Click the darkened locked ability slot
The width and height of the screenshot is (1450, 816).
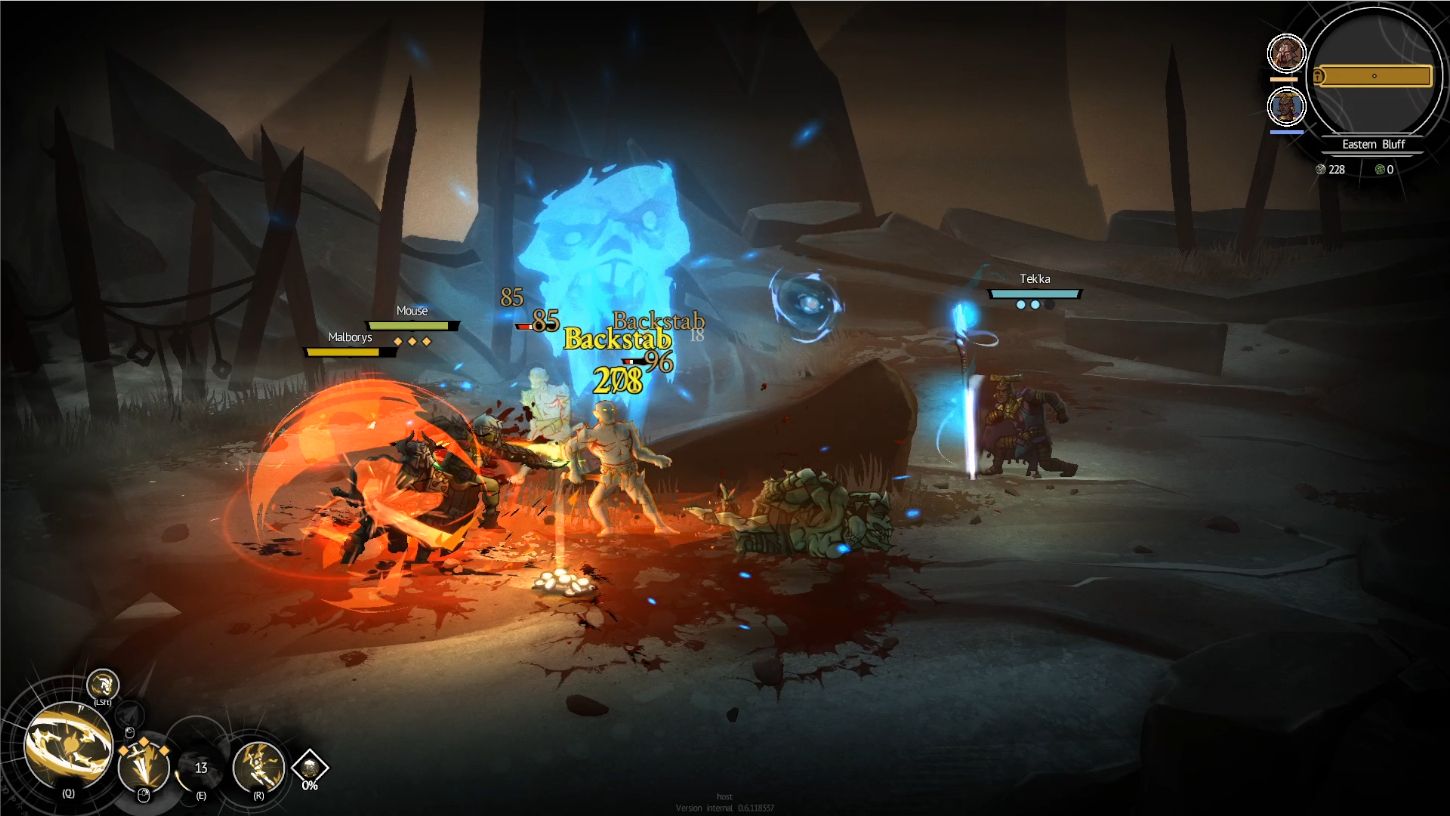coord(128,714)
